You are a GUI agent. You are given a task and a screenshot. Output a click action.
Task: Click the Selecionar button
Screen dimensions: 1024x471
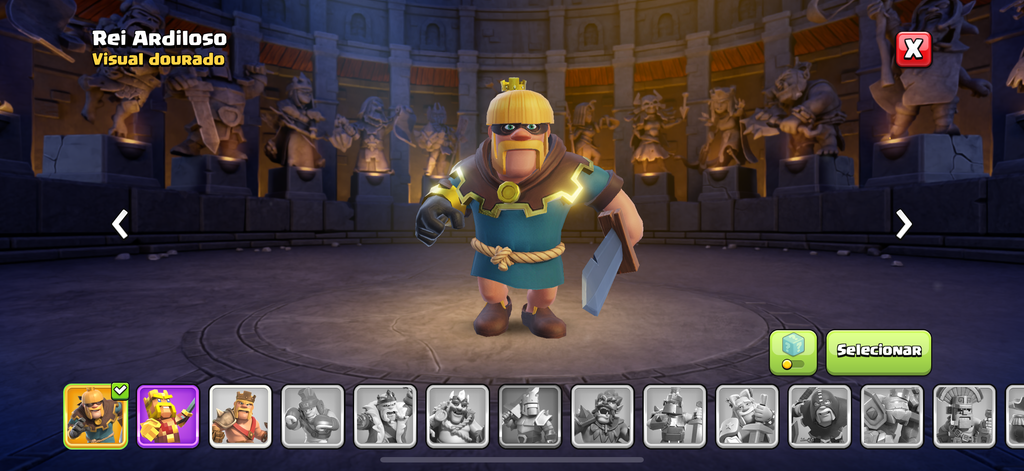coord(878,351)
